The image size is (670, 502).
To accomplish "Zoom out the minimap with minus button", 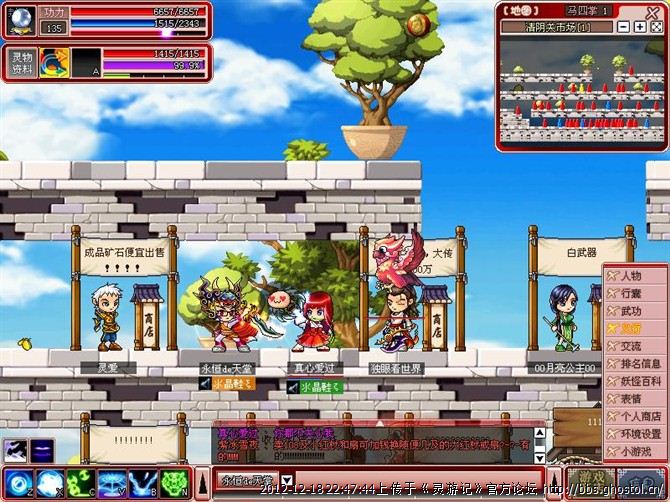I will click(x=624, y=27).
